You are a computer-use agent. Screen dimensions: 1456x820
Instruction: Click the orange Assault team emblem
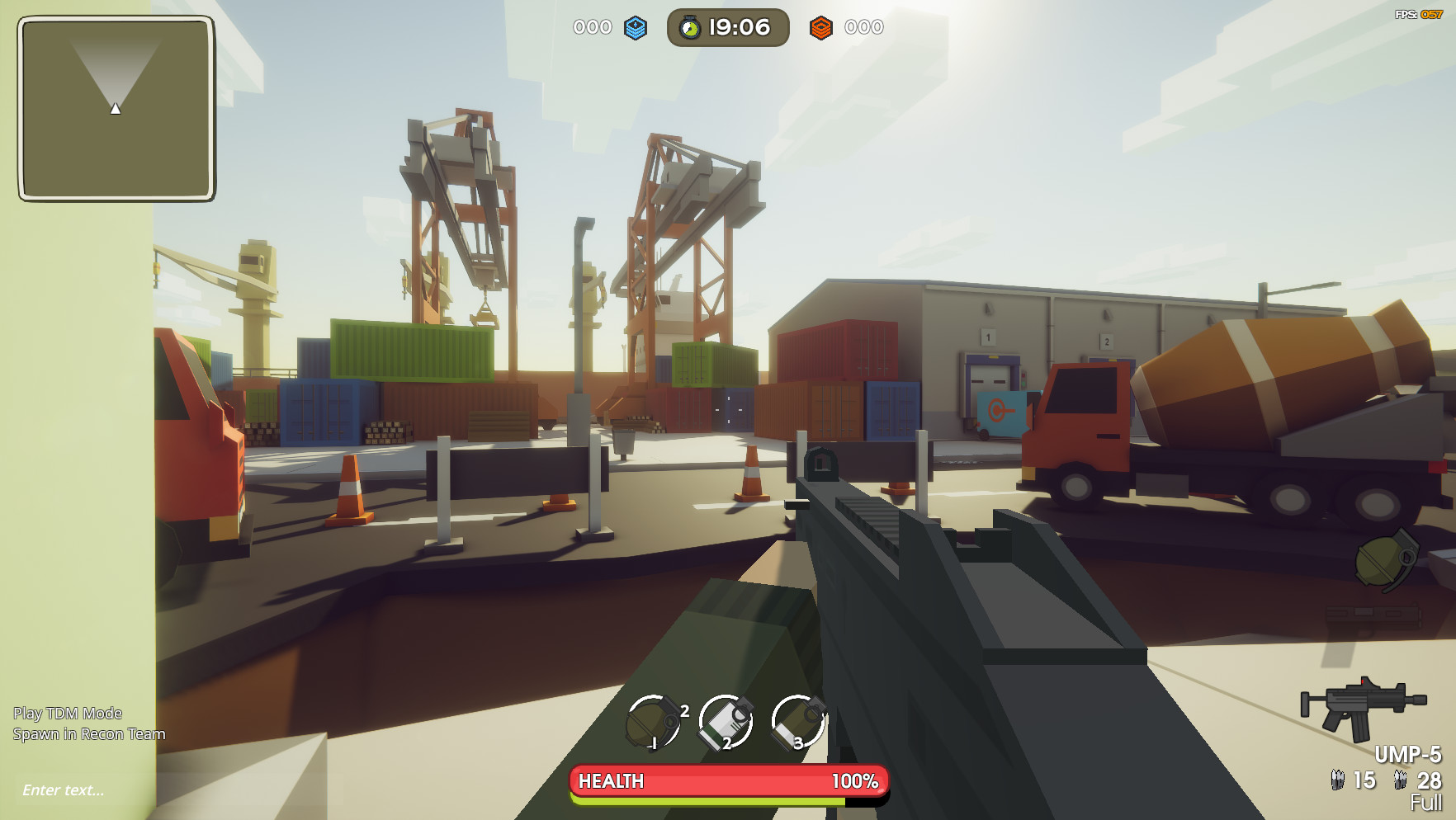(x=820, y=26)
